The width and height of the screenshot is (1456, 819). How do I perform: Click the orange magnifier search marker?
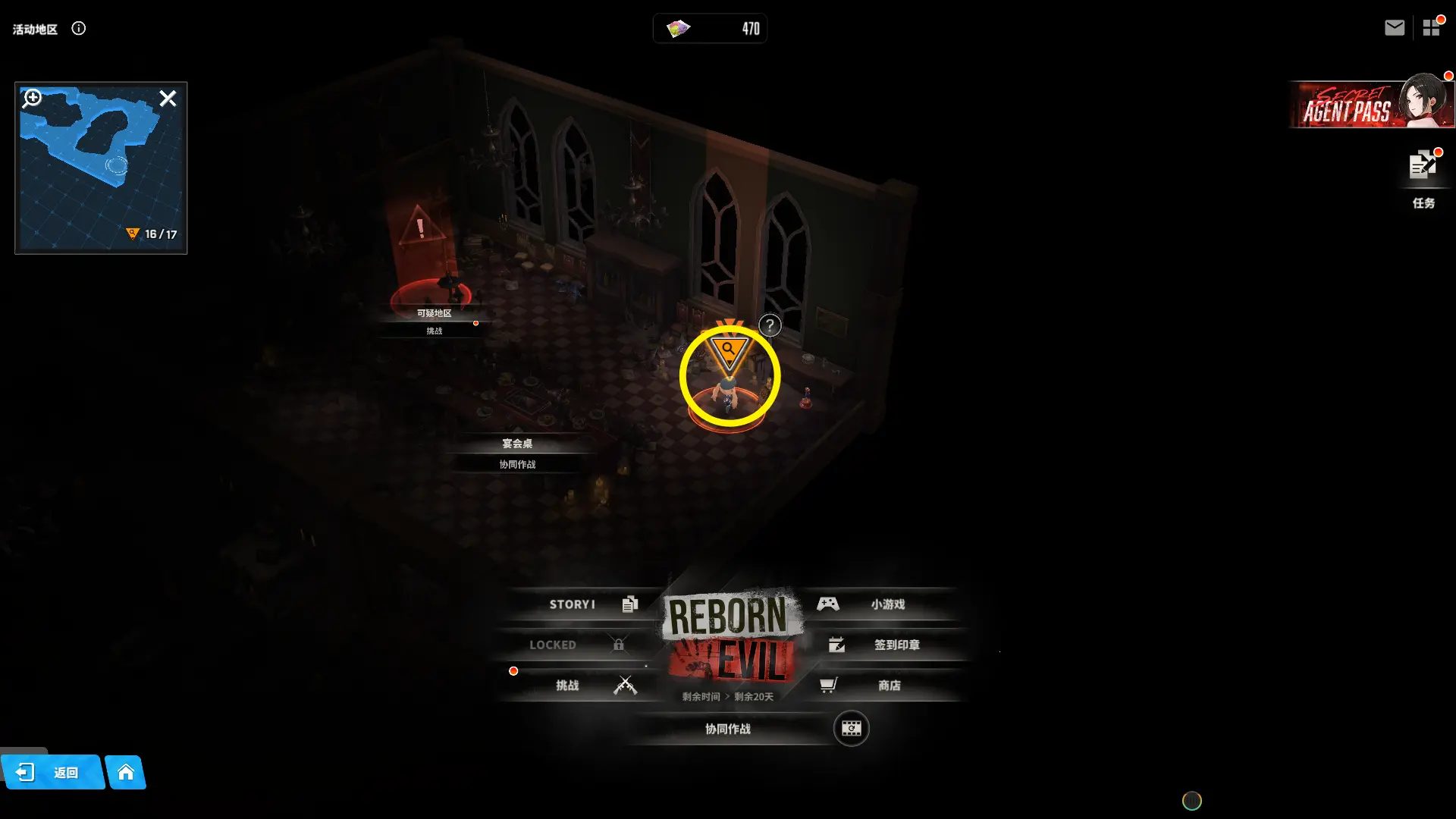(x=729, y=352)
